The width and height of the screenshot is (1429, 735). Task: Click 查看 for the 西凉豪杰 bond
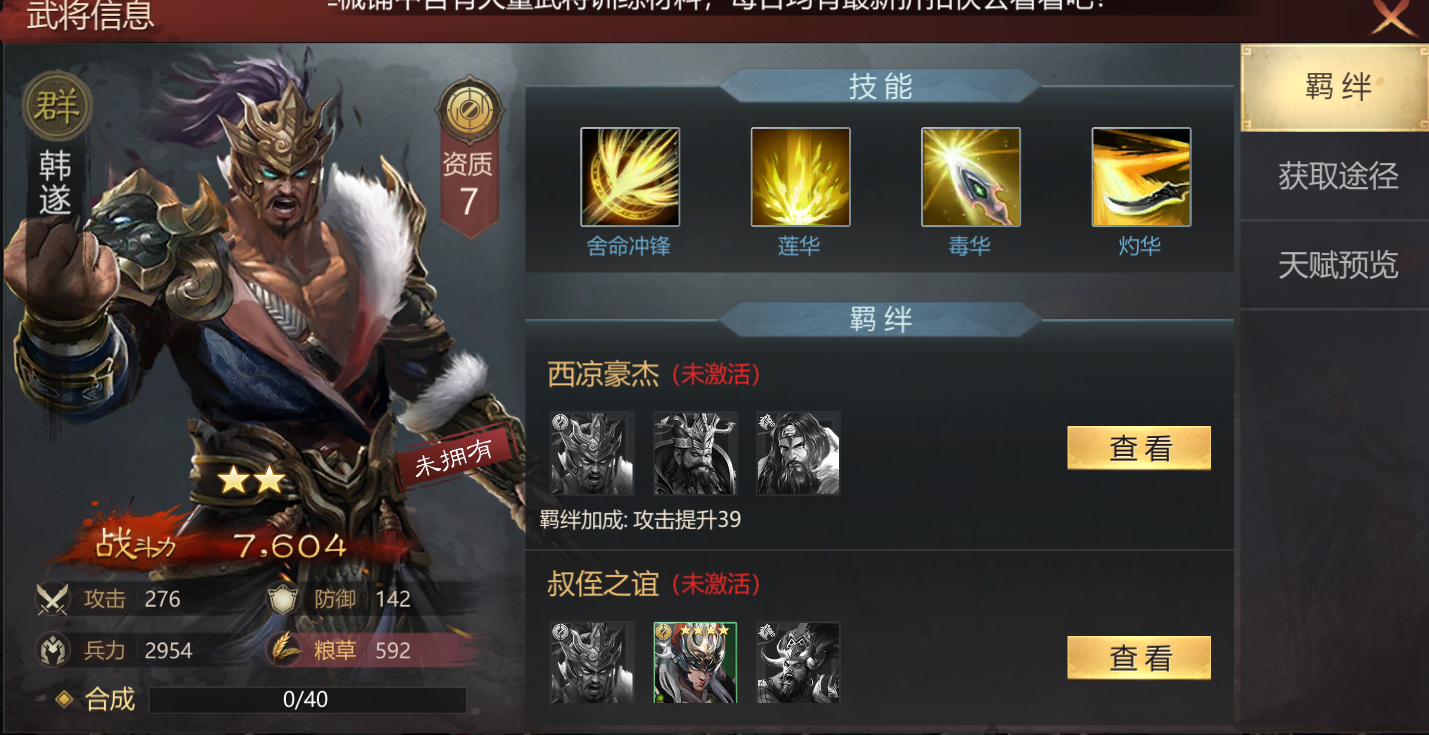[x=1138, y=448]
